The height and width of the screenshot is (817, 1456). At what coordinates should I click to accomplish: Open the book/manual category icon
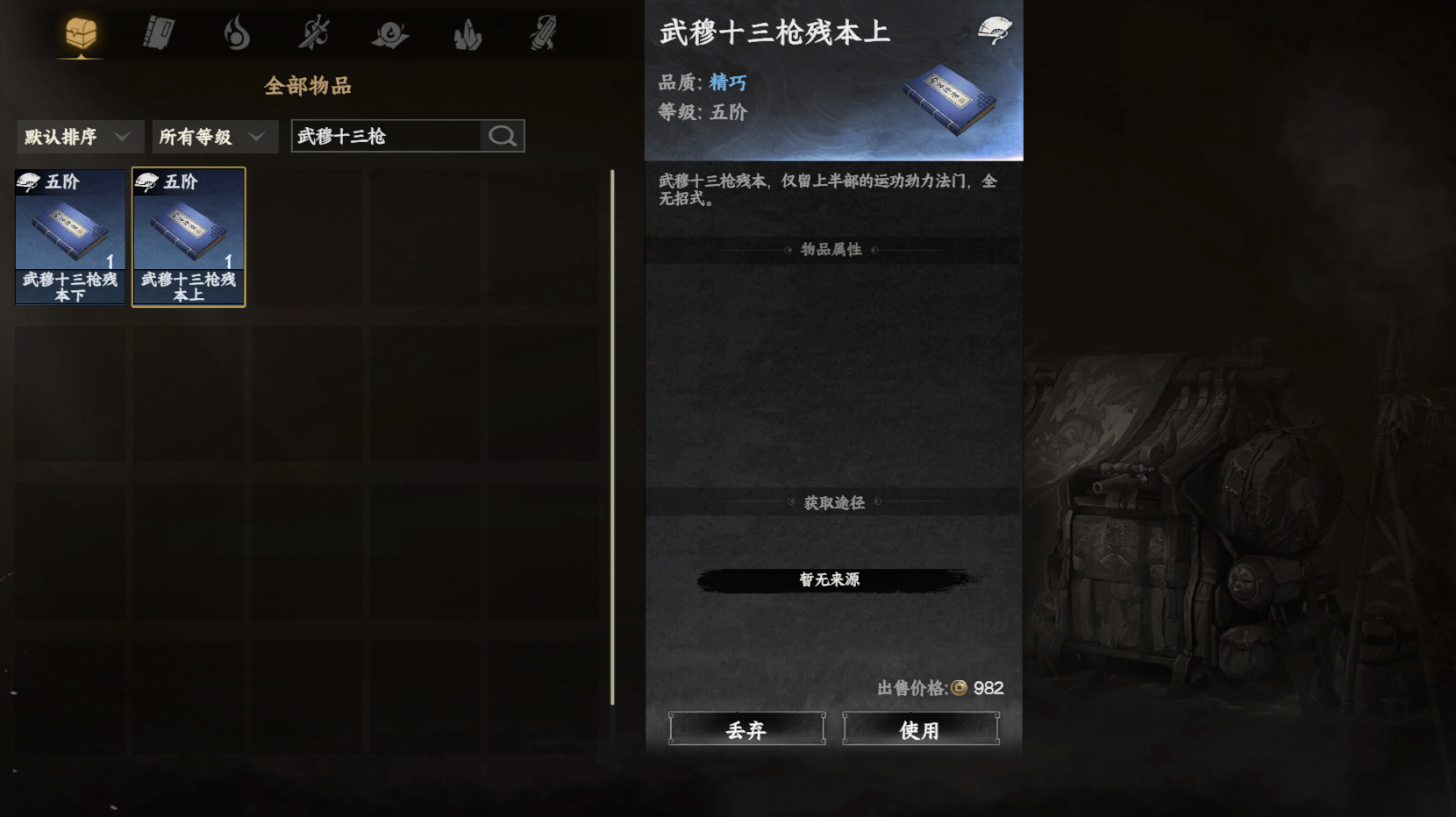(158, 32)
